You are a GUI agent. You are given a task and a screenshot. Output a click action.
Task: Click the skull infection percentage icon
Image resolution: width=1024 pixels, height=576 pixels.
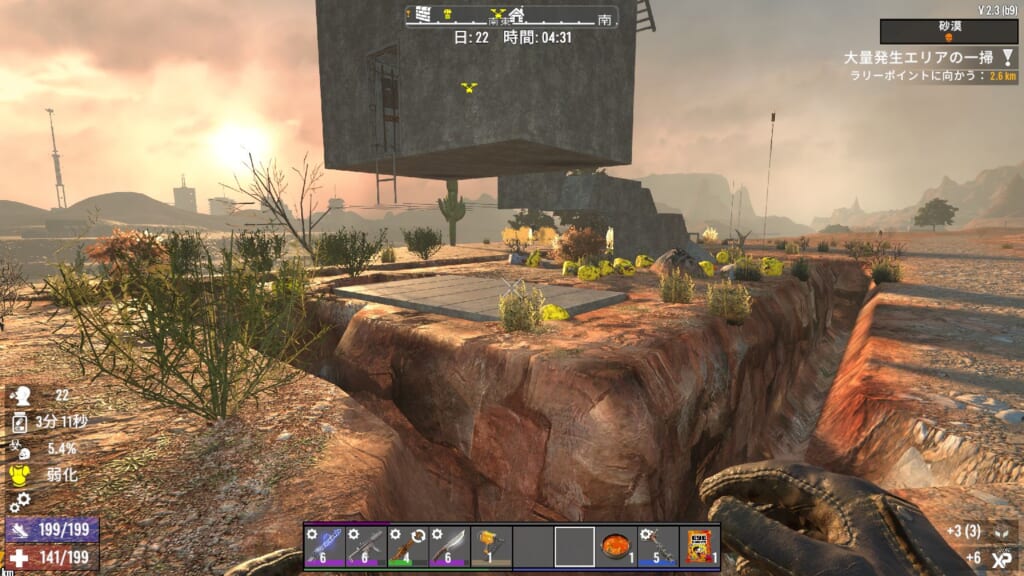point(19,449)
